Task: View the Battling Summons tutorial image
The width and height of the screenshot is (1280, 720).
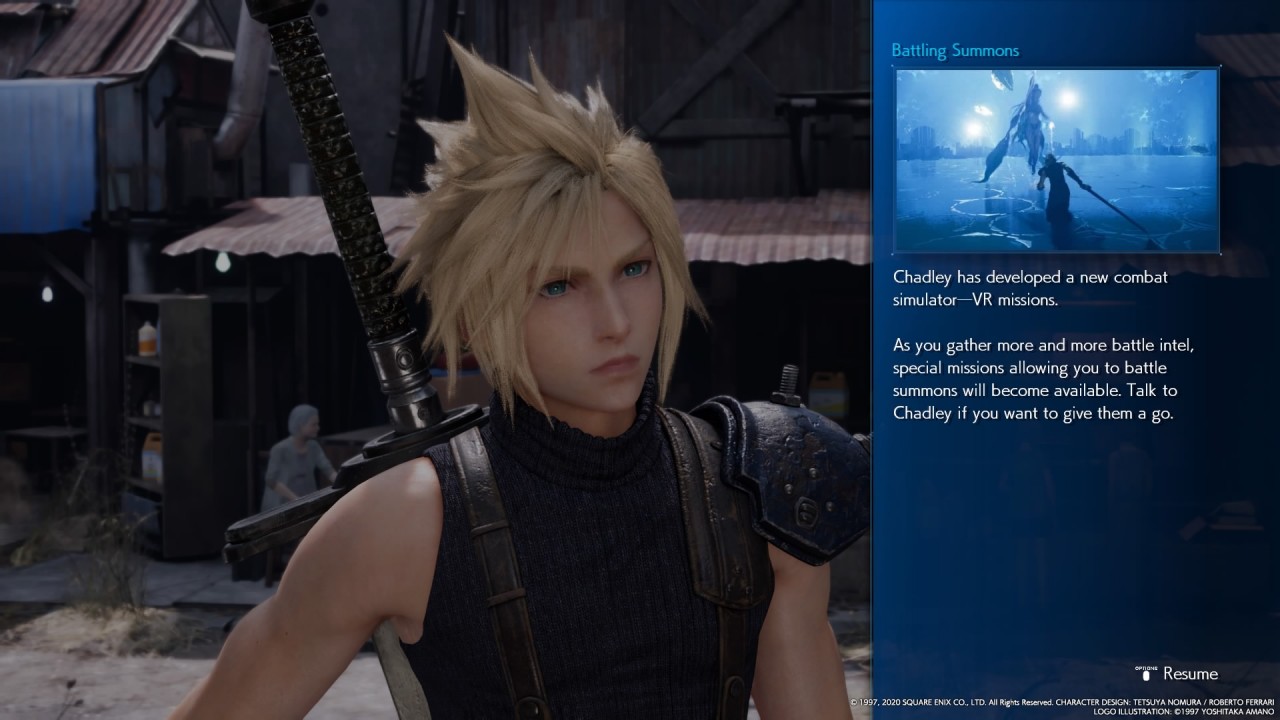Action: coord(1056,160)
